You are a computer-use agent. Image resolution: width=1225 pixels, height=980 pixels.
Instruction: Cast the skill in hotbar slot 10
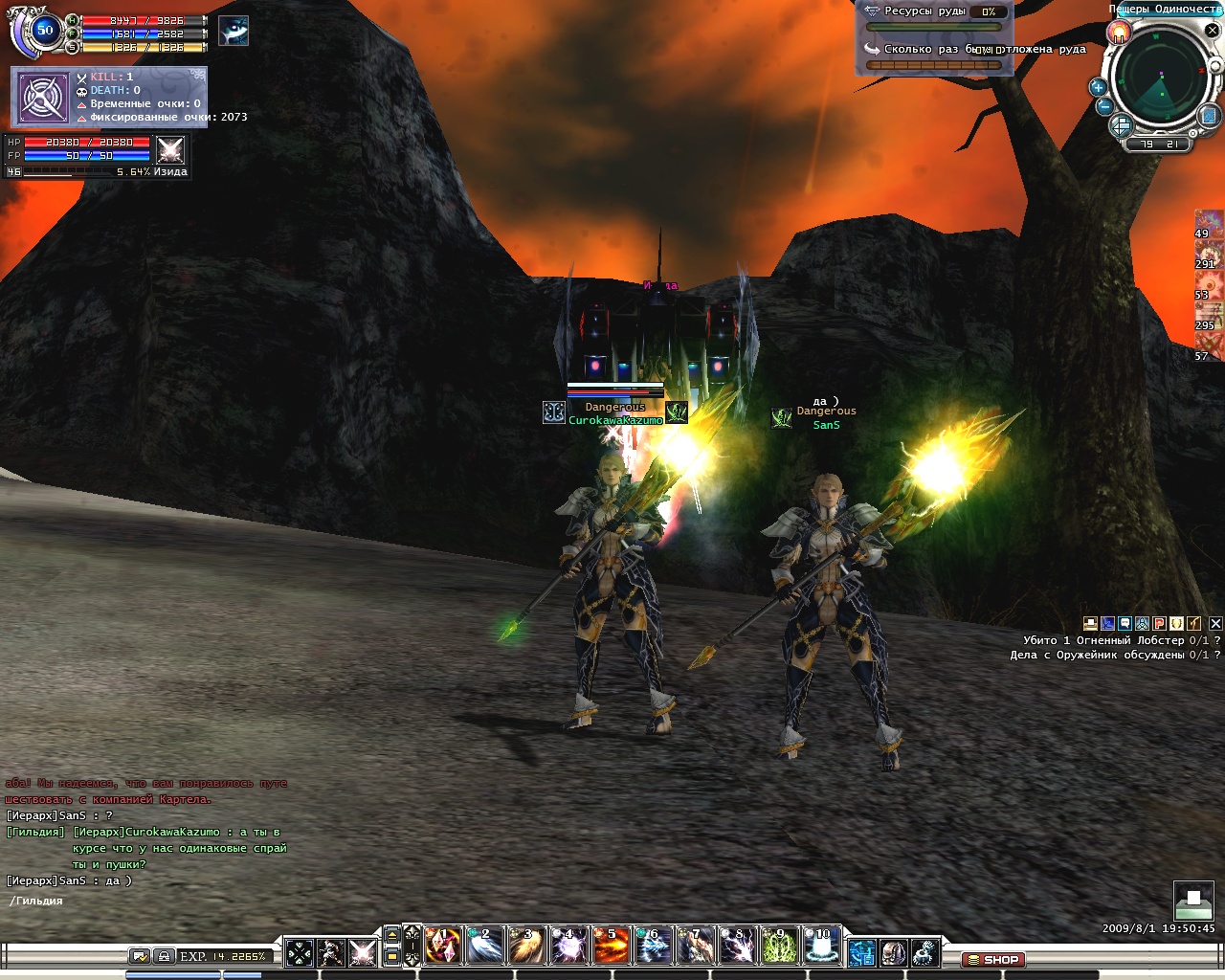click(x=821, y=947)
